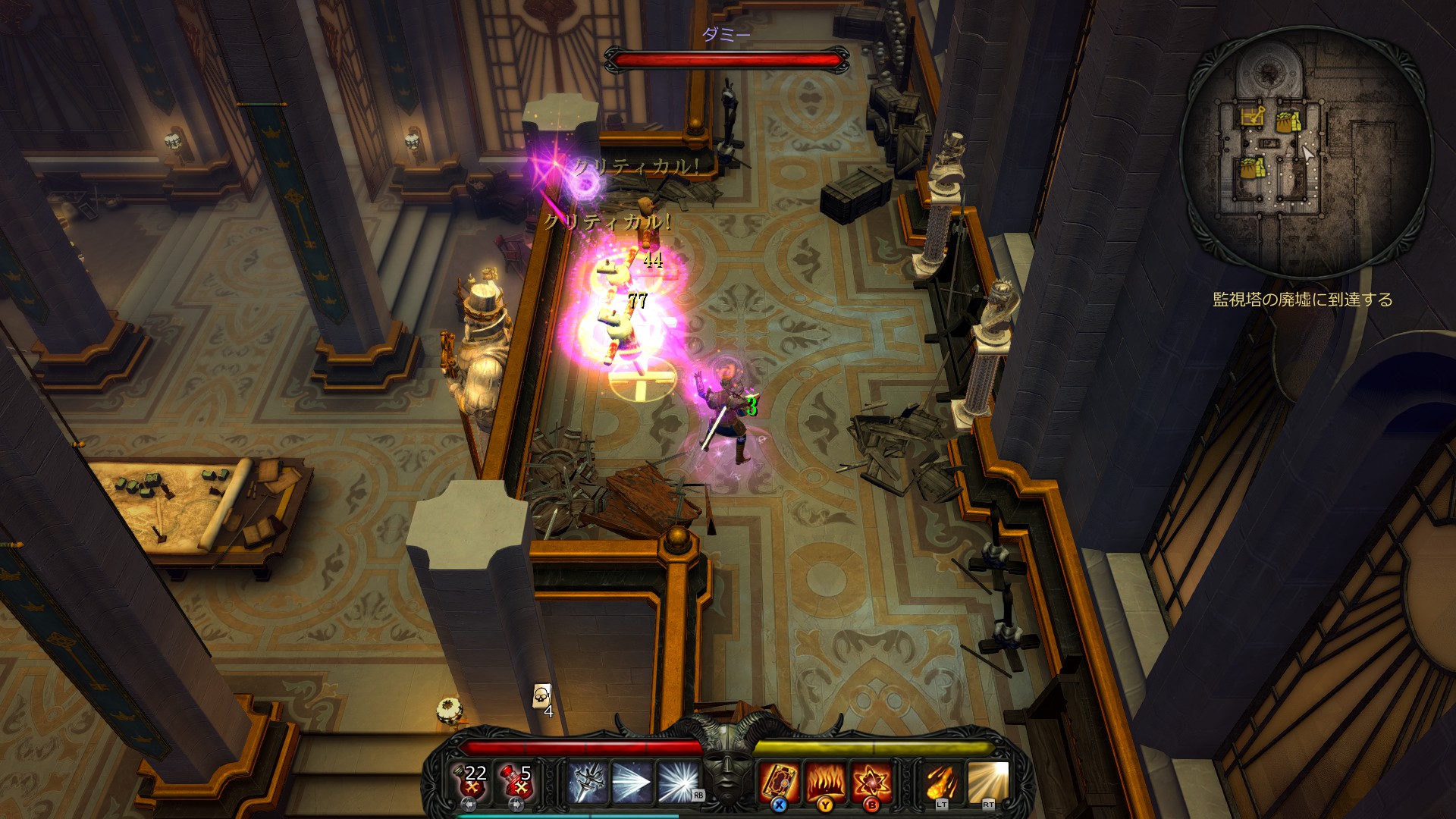Use the red potion with count 5

point(516,782)
